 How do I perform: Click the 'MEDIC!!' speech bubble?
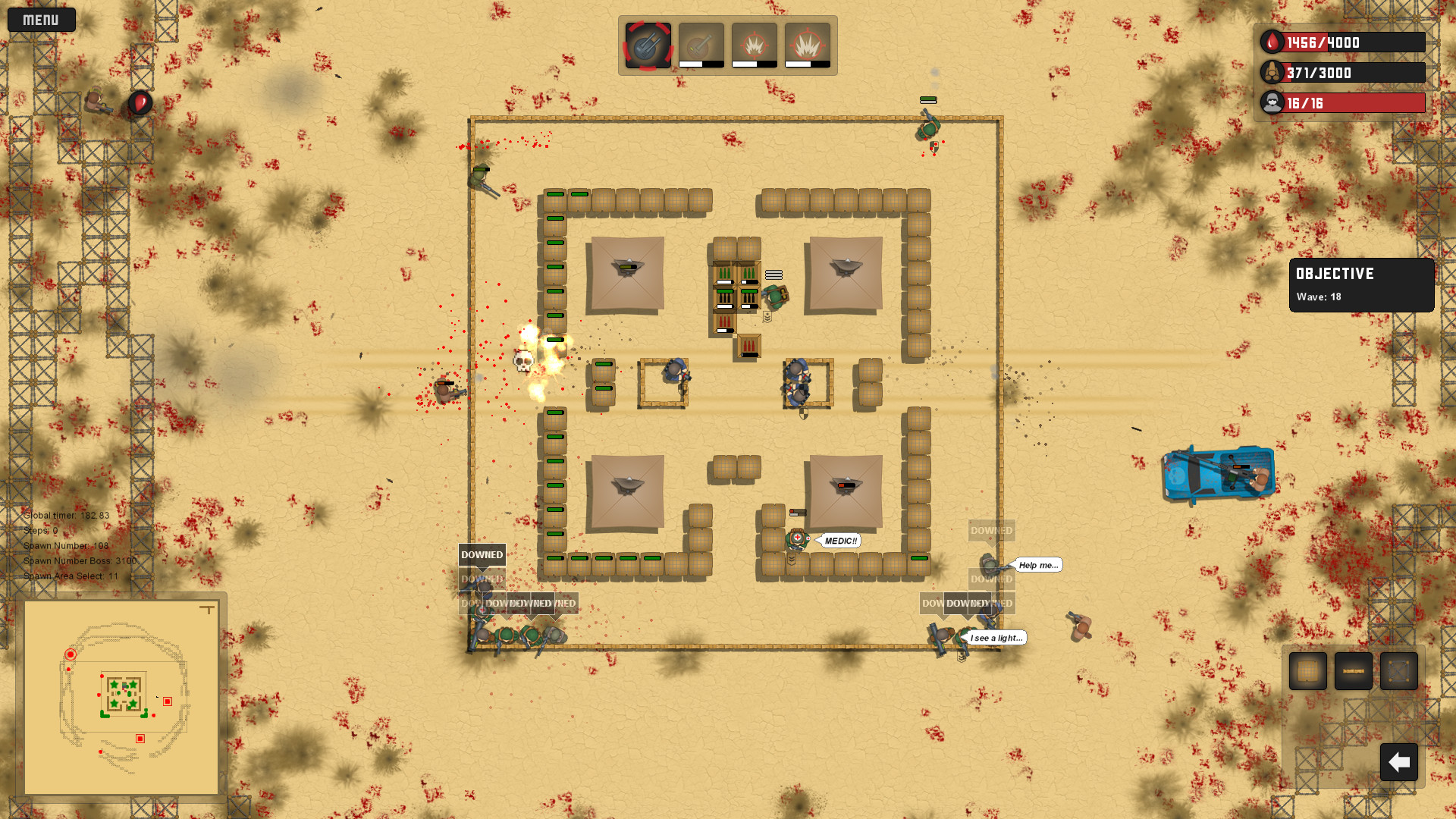pyautogui.click(x=840, y=541)
